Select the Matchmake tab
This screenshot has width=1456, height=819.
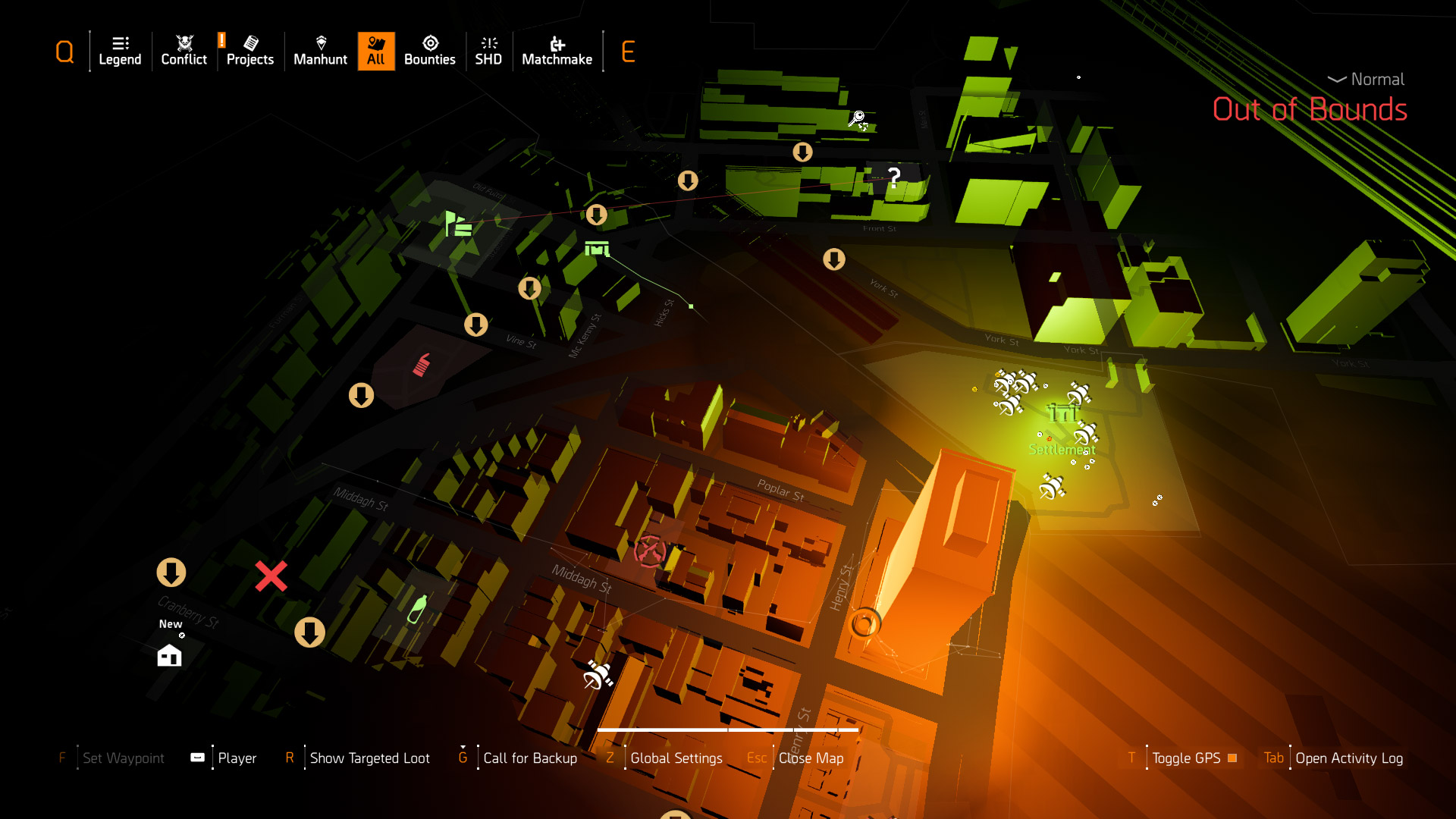(x=557, y=51)
